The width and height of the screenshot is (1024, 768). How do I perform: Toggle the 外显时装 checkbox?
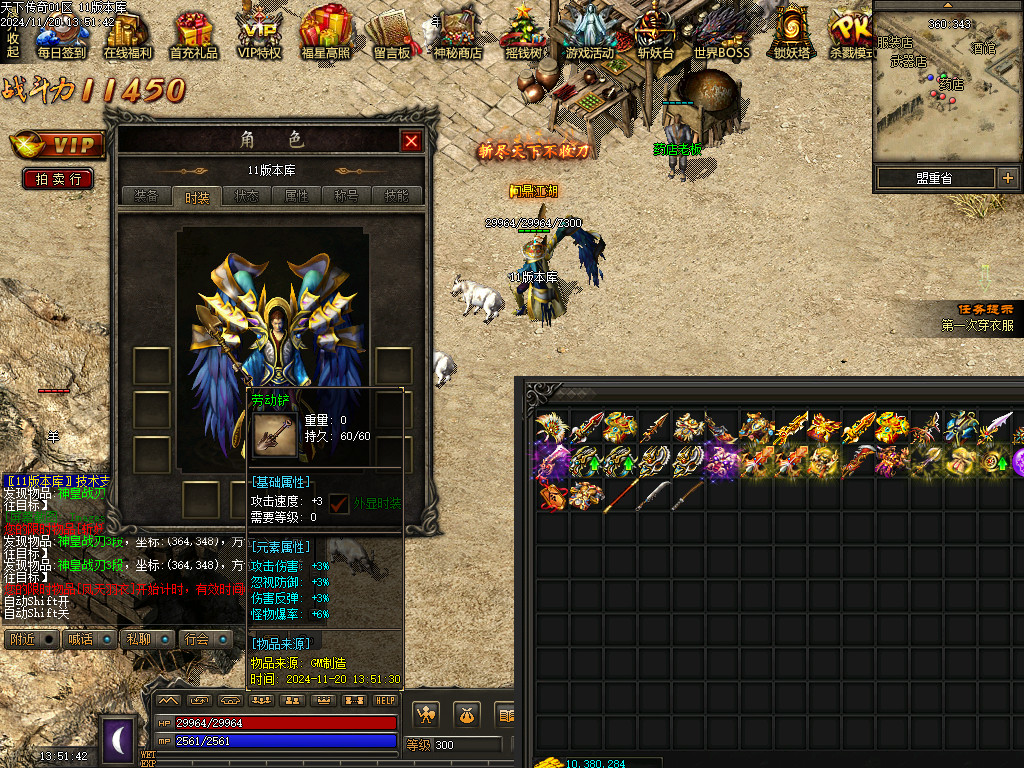click(x=340, y=503)
